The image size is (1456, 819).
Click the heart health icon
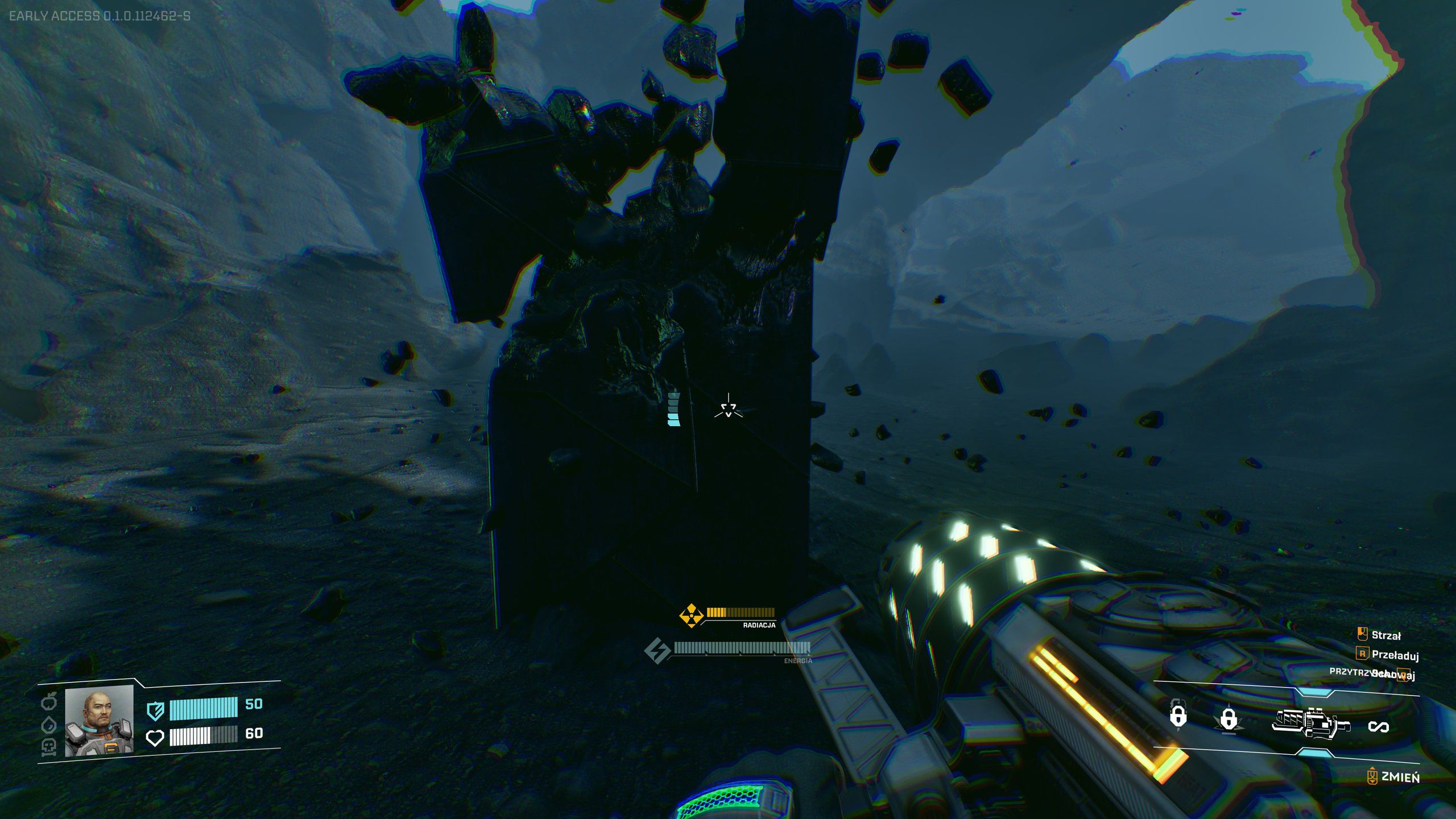tap(155, 739)
